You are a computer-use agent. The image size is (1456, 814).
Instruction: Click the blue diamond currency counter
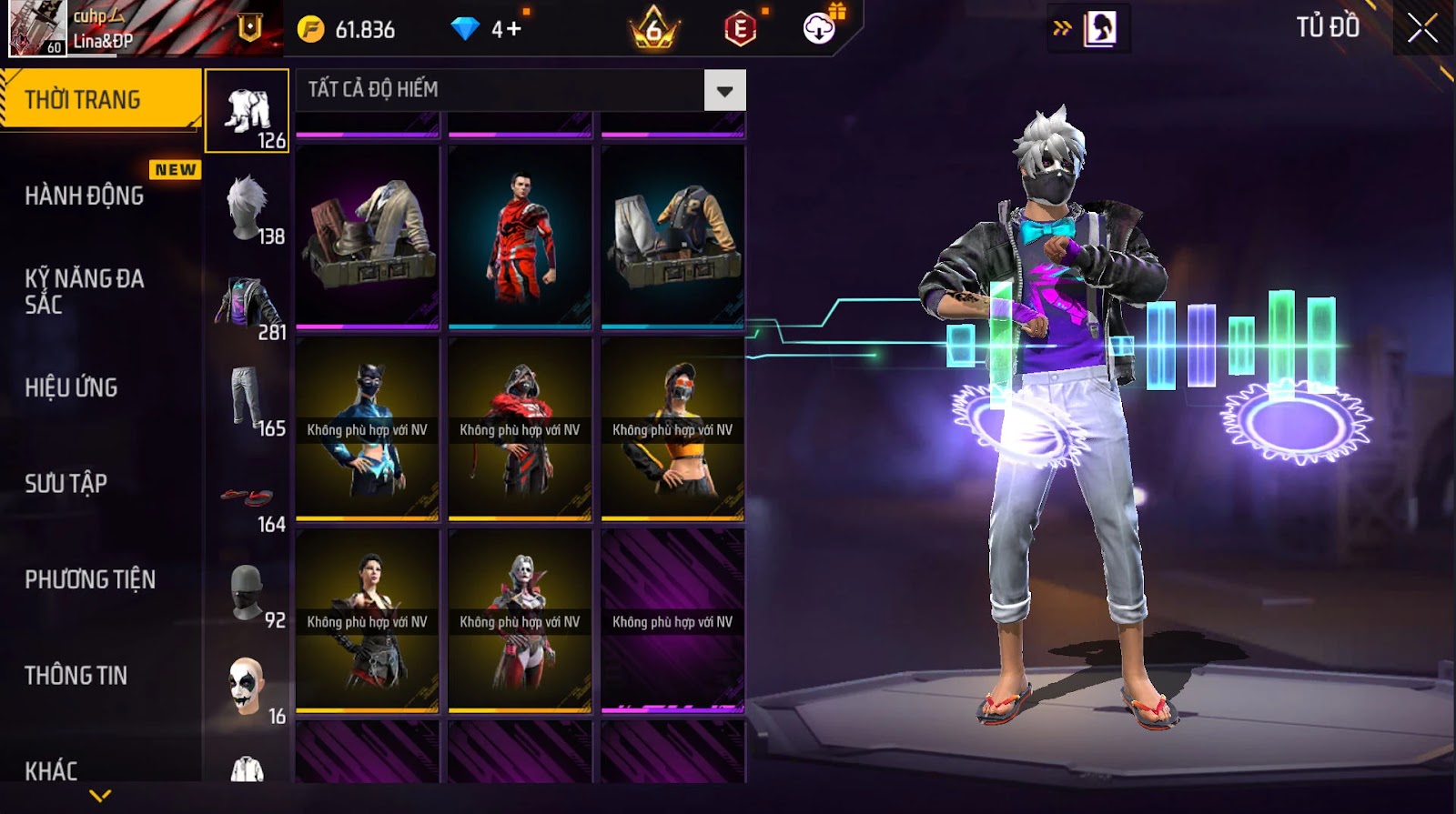(487, 30)
